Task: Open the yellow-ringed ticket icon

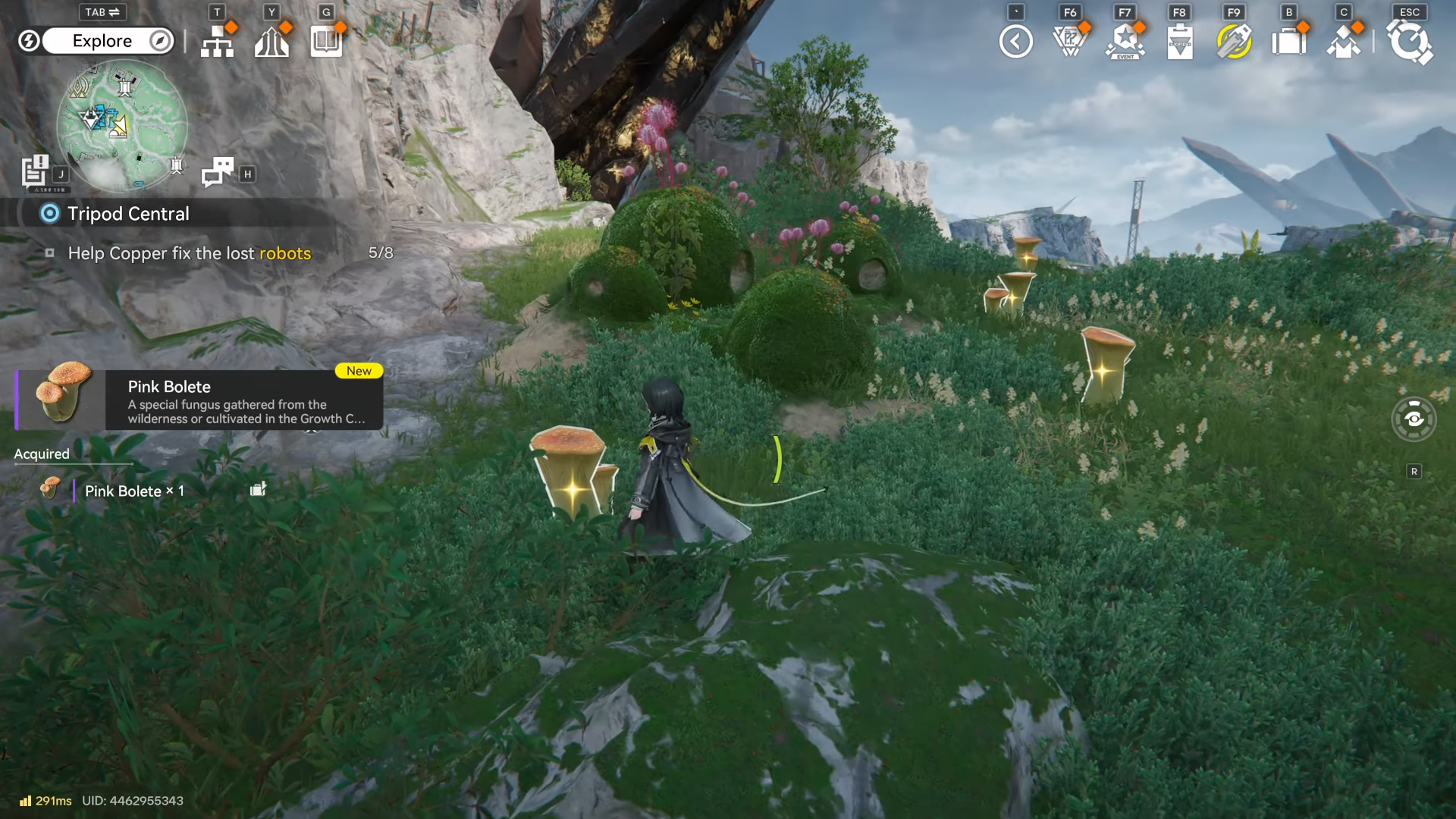Action: (1234, 42)
